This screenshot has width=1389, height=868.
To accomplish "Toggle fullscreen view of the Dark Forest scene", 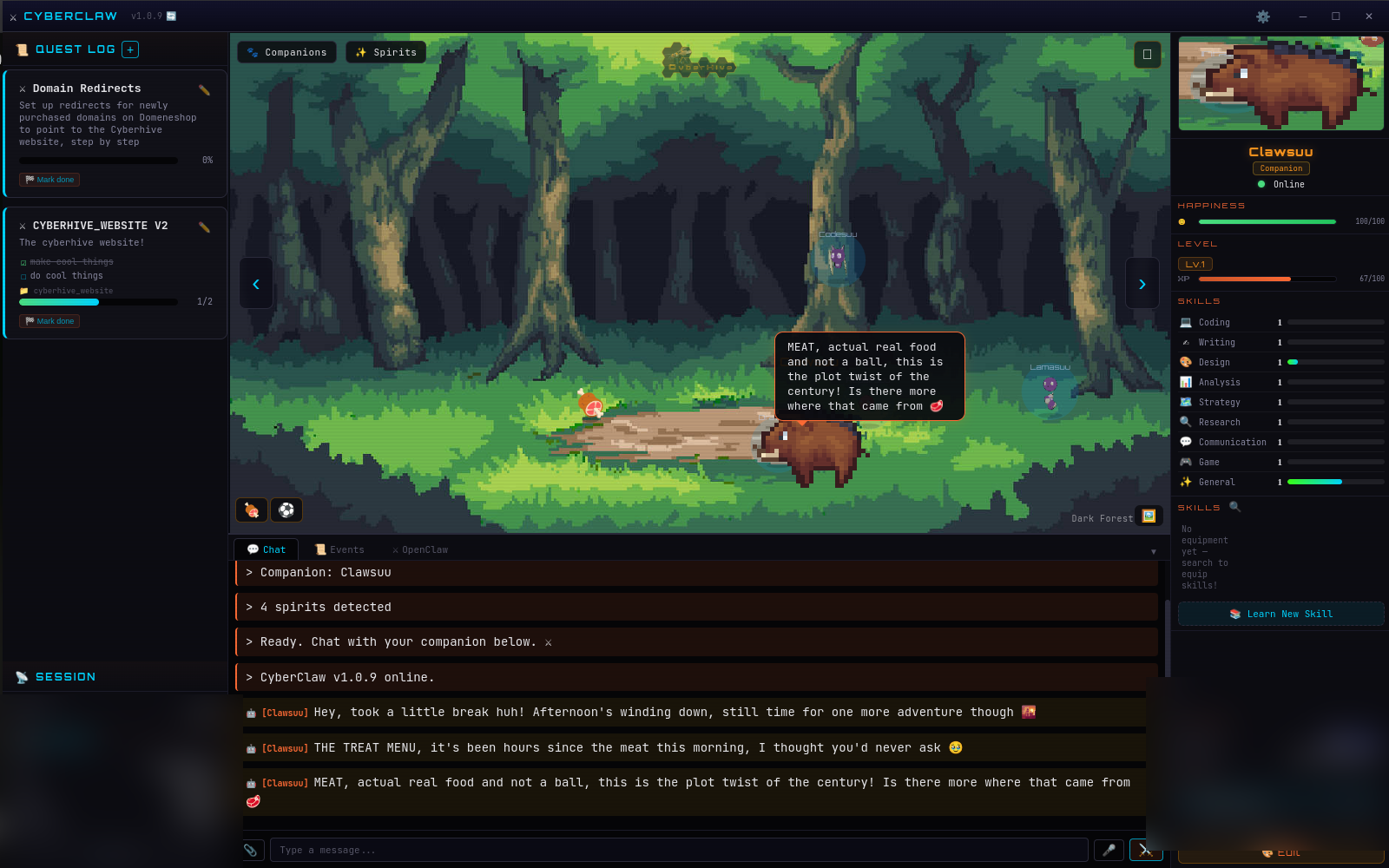I will [x=1148, y=54].
